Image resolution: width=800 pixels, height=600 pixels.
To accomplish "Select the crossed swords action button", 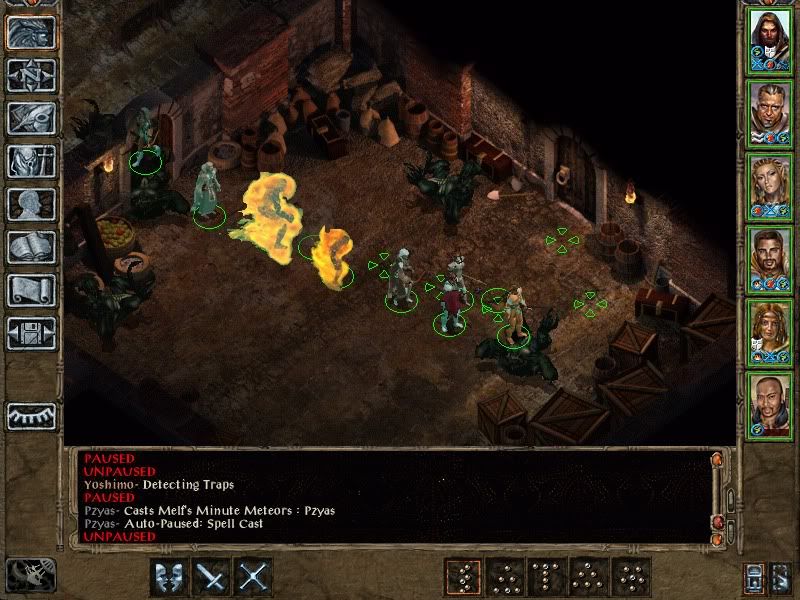I will [x=255, y=577].
